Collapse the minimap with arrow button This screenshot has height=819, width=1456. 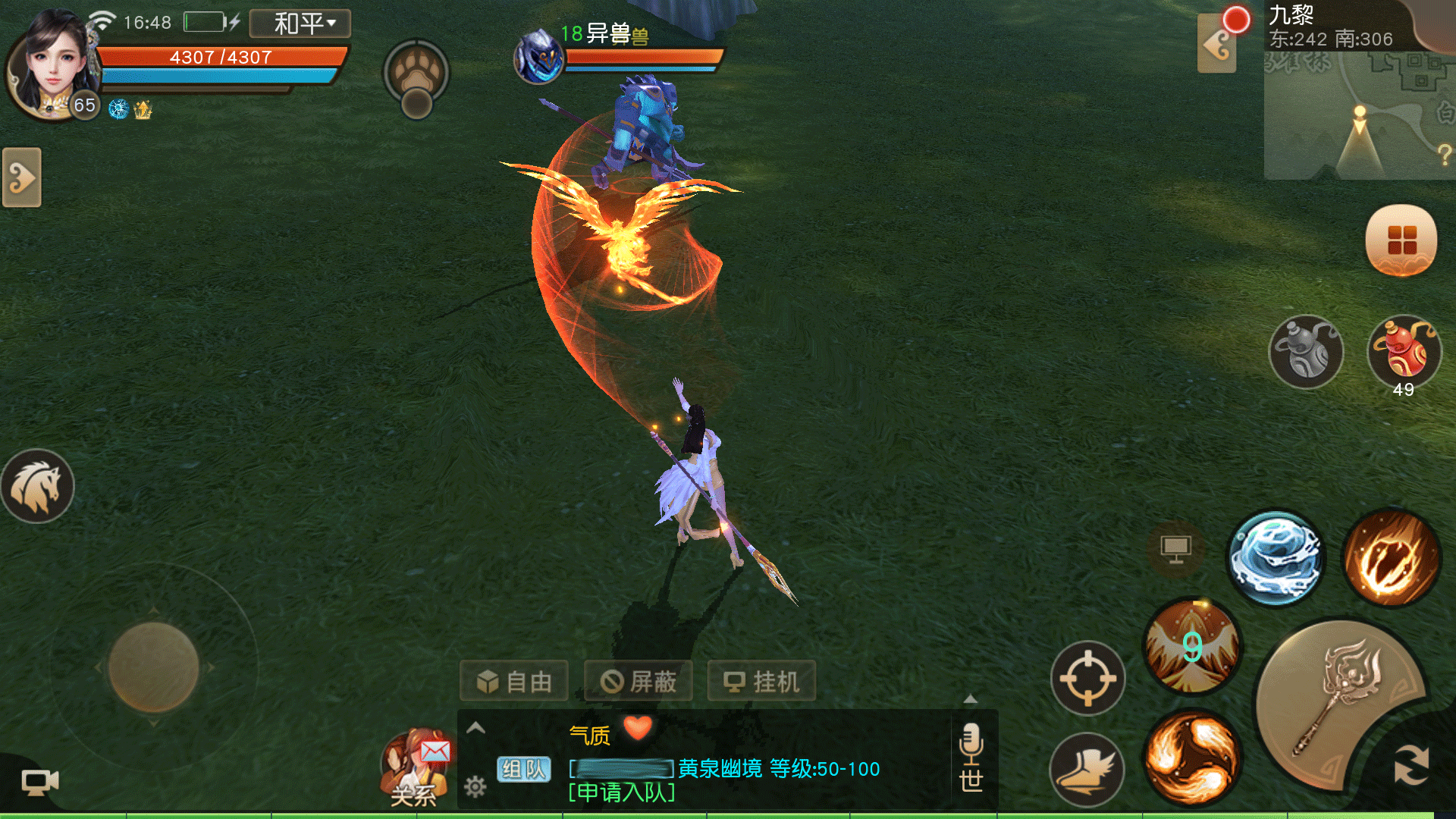1216,45
